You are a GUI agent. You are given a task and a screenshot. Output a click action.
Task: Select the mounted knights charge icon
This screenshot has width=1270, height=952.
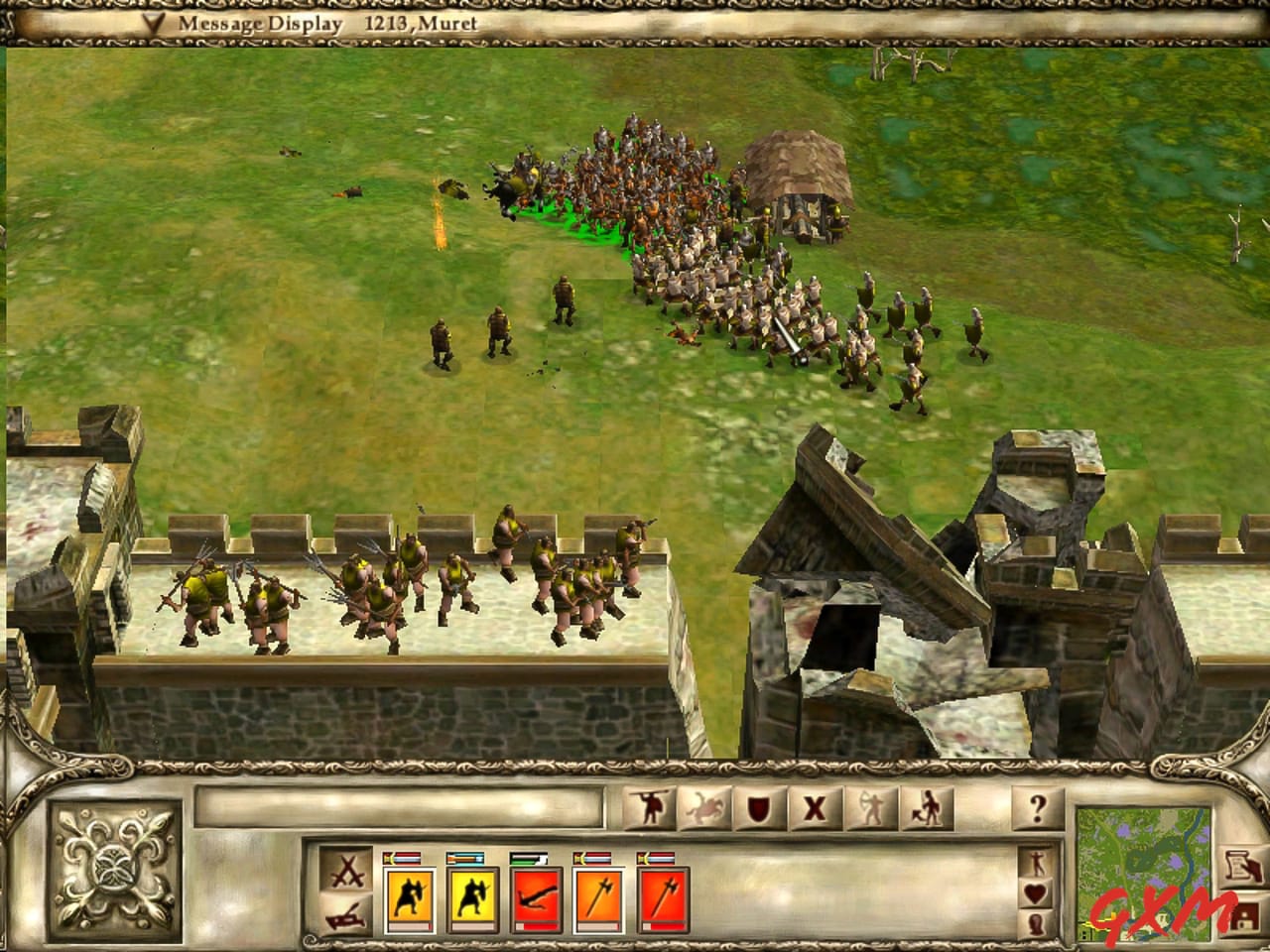click(705, 807)
